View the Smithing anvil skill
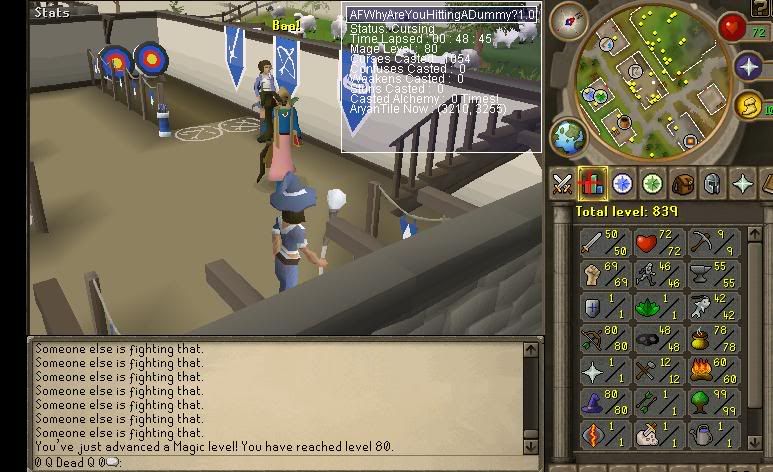 pos(710,276)
